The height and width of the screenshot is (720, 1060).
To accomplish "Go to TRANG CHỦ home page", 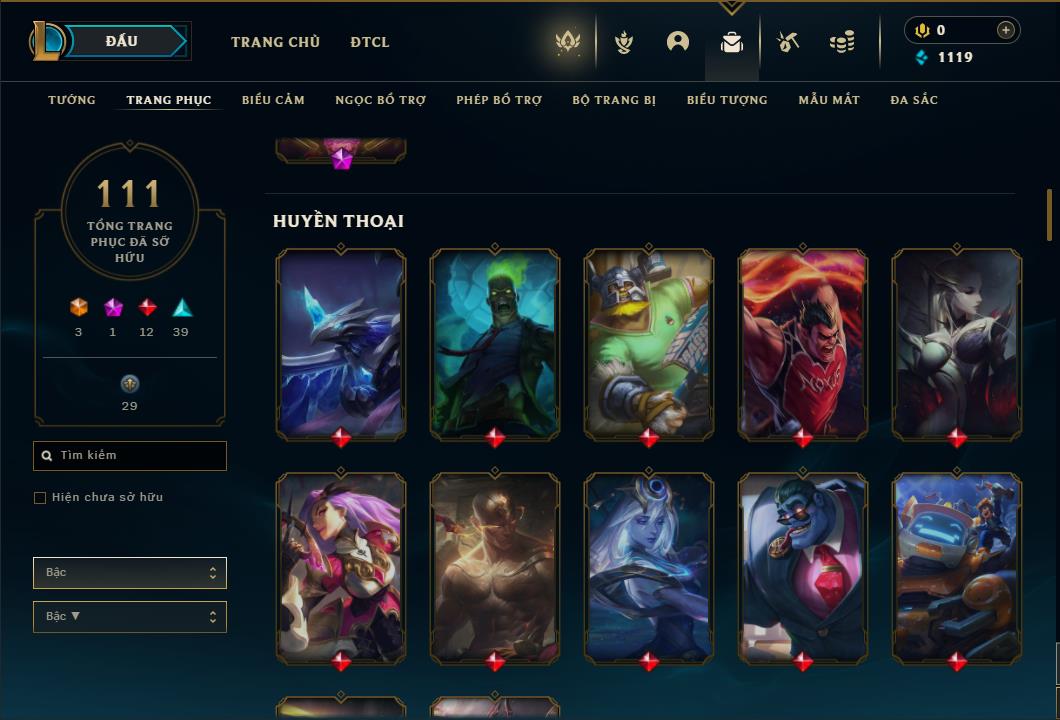I will [x=275, y=42].
